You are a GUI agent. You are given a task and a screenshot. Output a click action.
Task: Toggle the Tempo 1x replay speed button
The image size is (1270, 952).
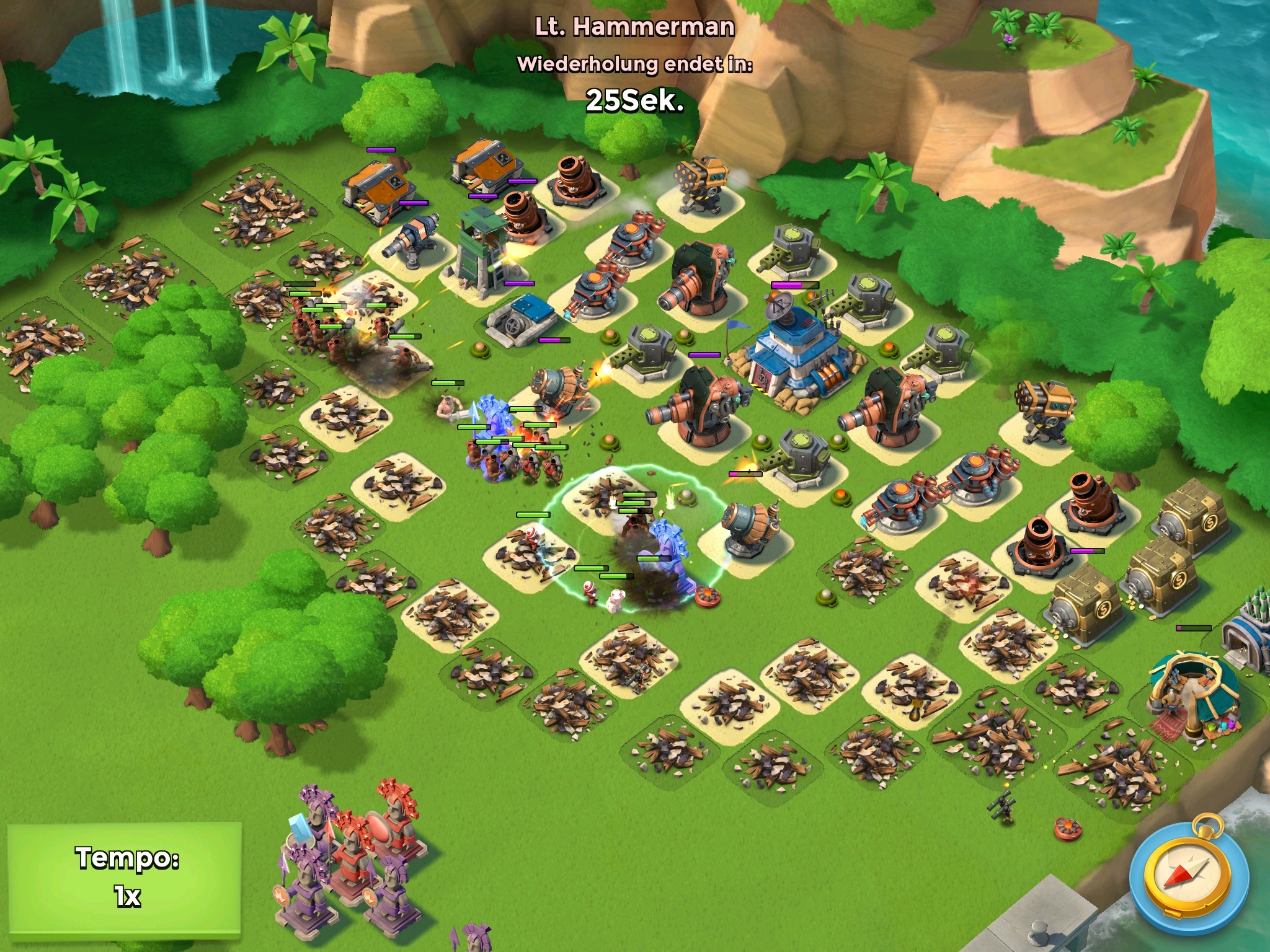coord(124,877)
